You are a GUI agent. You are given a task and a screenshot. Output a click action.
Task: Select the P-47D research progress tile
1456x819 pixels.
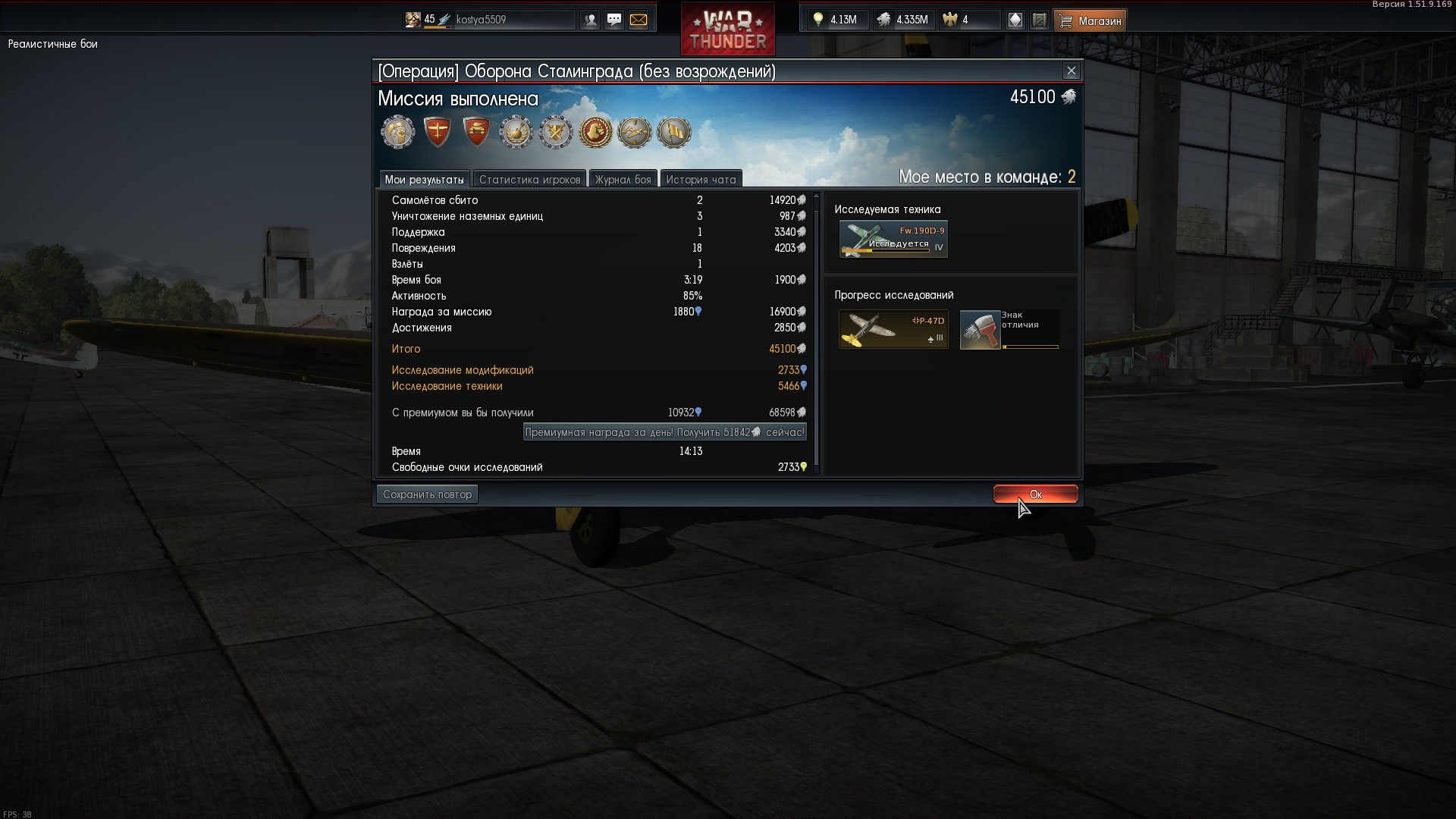click(x=893, y=329)
